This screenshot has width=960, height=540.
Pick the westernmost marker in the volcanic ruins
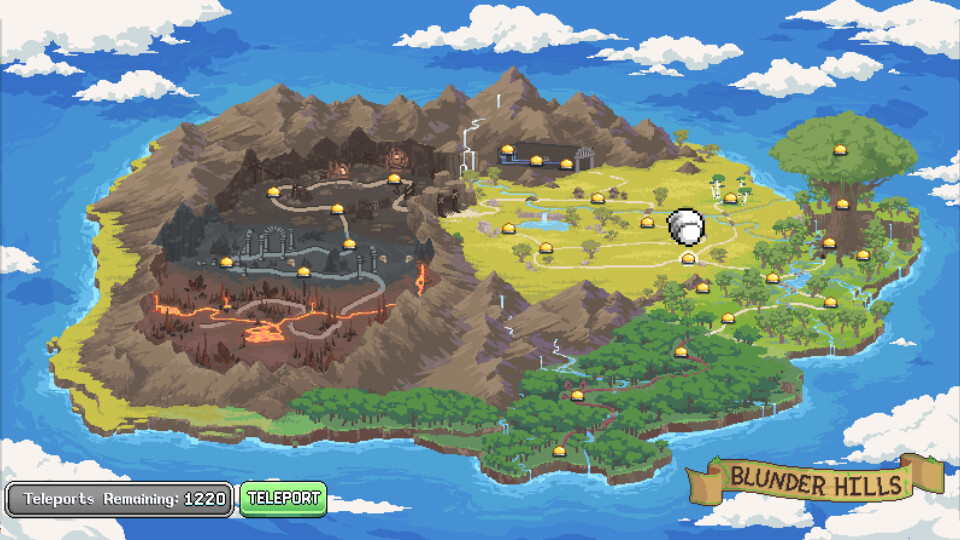click(226, 262)
